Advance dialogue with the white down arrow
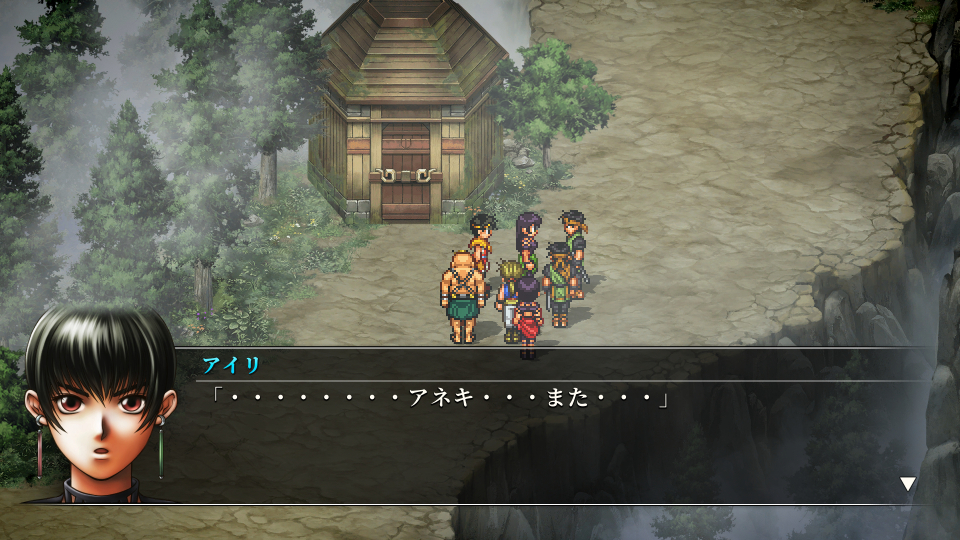 [907, 484]
